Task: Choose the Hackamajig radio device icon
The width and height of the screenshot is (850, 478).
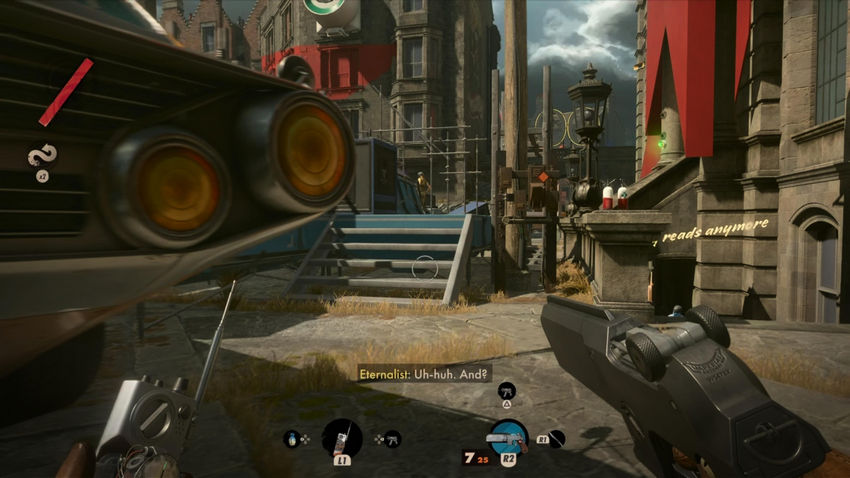Action: pos(342,438)
